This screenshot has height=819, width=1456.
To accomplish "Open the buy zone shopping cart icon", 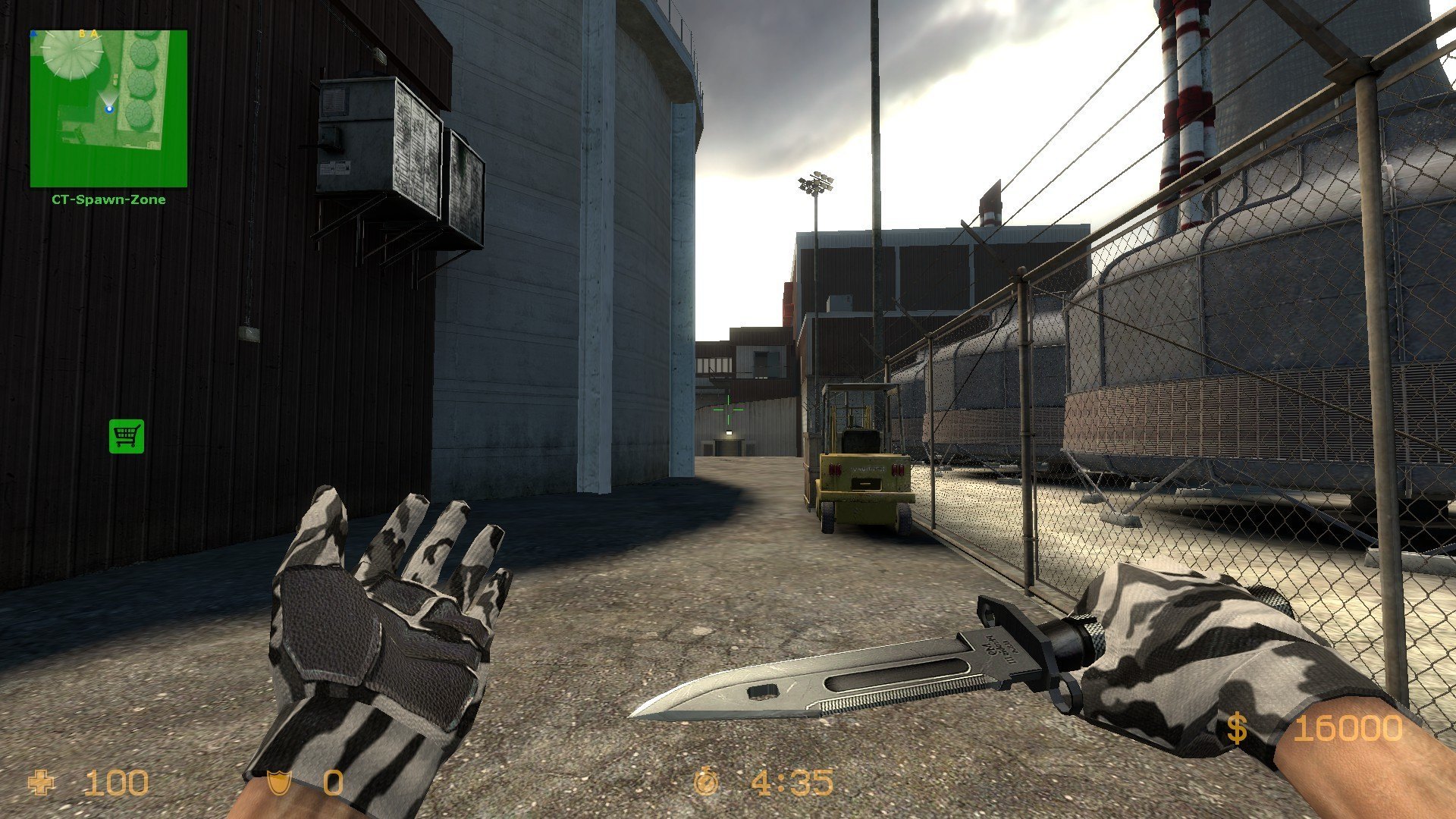I will (x=126, y=436).
